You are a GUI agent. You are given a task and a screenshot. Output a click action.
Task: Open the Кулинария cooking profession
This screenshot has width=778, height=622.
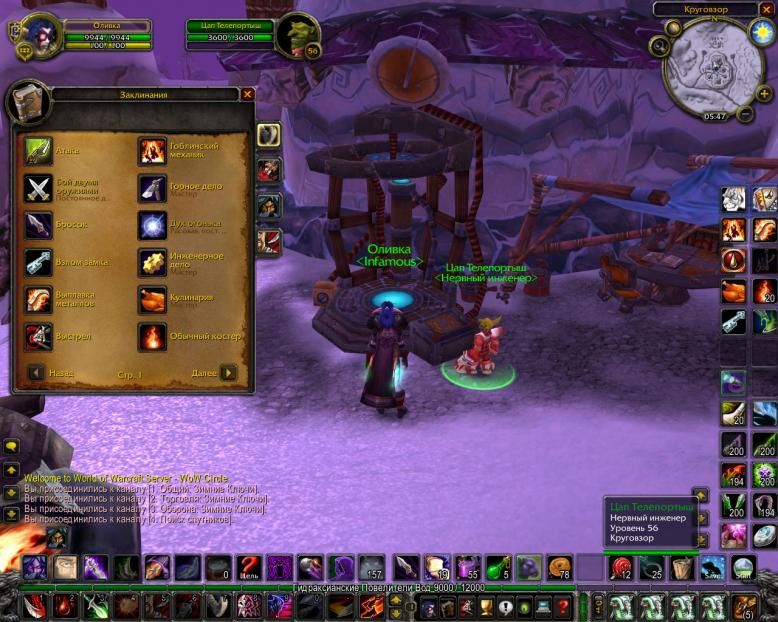point(152,299)
